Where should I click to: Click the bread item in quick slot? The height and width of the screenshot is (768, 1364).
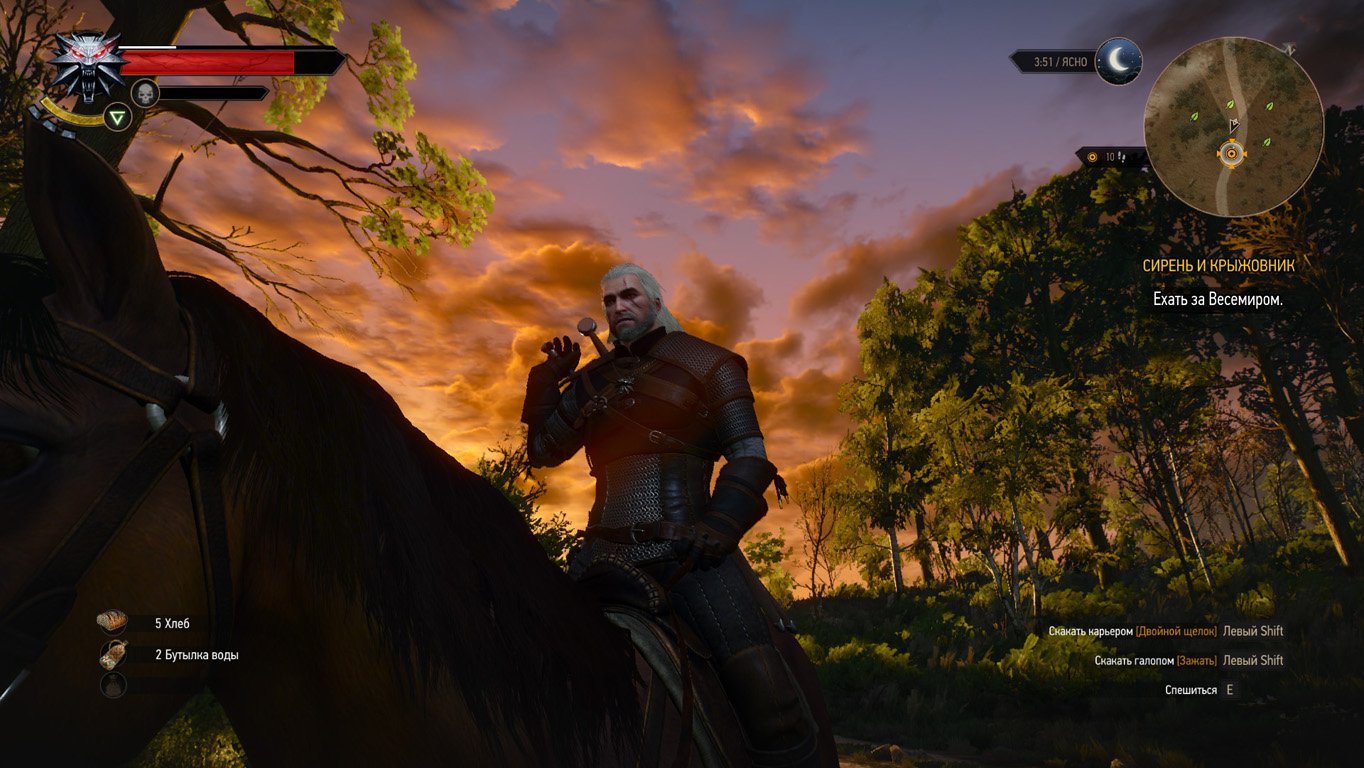pyautogui.click(x=110, y=620)
